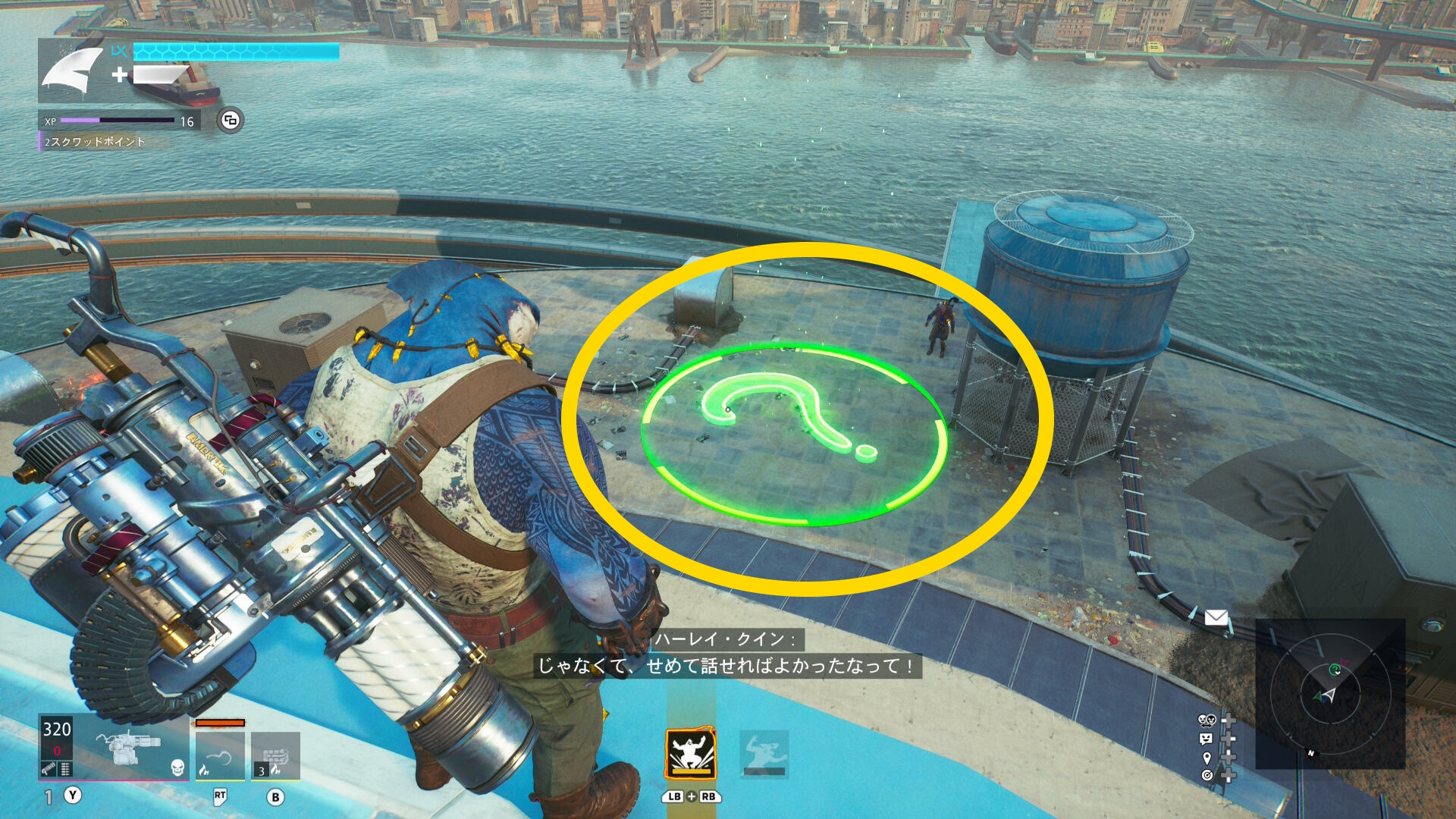
Task: Trigger the orange-framed traversal attack icon
Action: (x=690, y=754)
